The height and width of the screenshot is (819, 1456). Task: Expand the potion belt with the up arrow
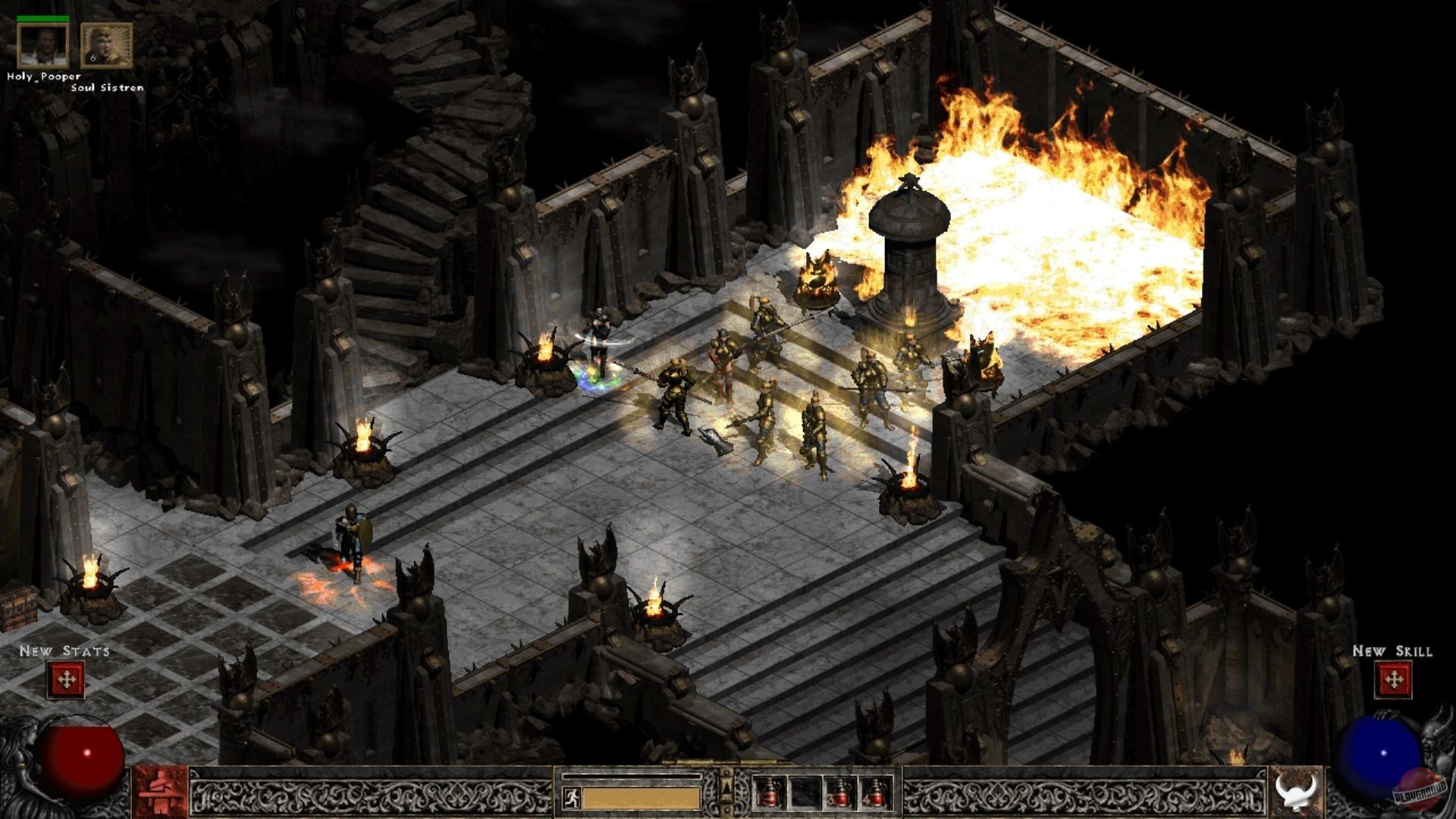point(726,787)
